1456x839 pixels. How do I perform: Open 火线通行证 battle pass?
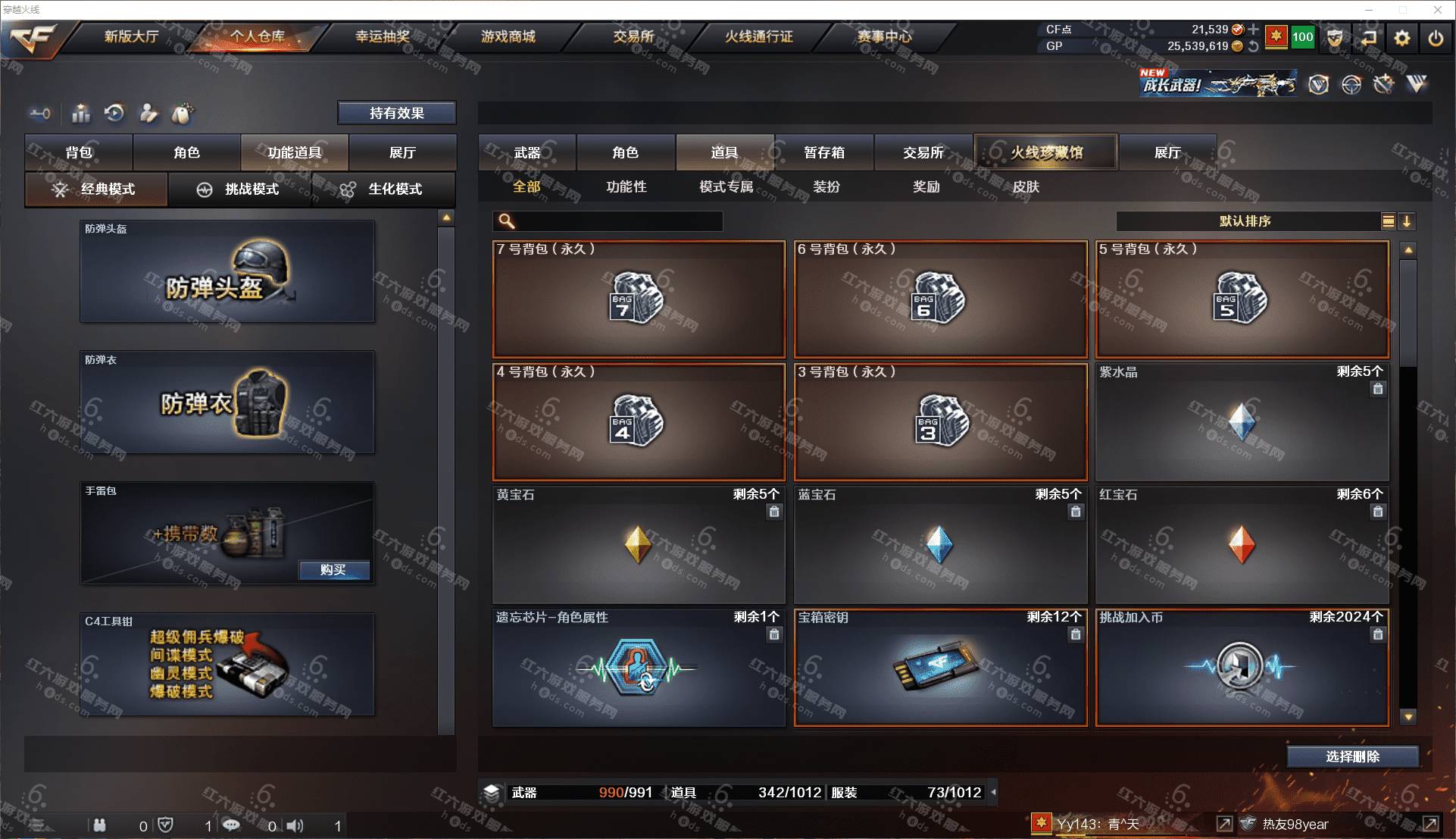758,36
